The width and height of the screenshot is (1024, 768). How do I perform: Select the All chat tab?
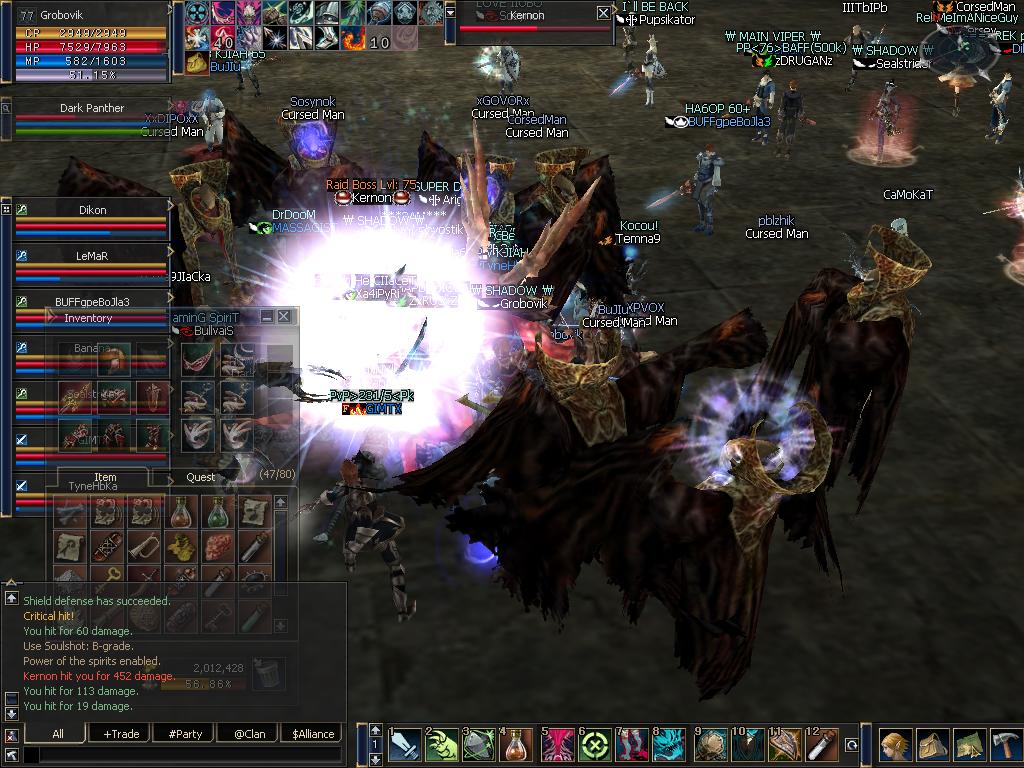click(x=58, y=734)
